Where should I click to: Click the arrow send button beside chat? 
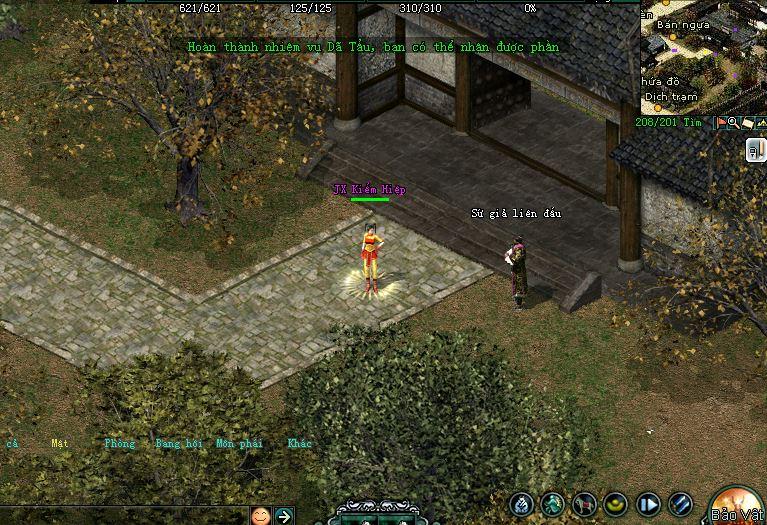[x=284, y=516]
